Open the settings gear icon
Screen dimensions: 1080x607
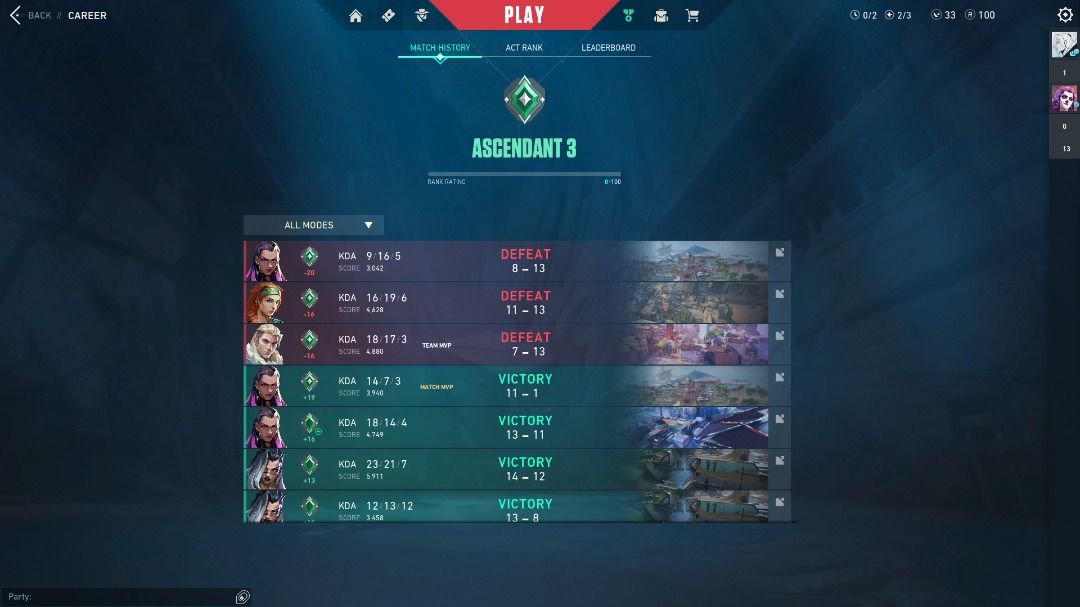click(x=1065, y=15)
